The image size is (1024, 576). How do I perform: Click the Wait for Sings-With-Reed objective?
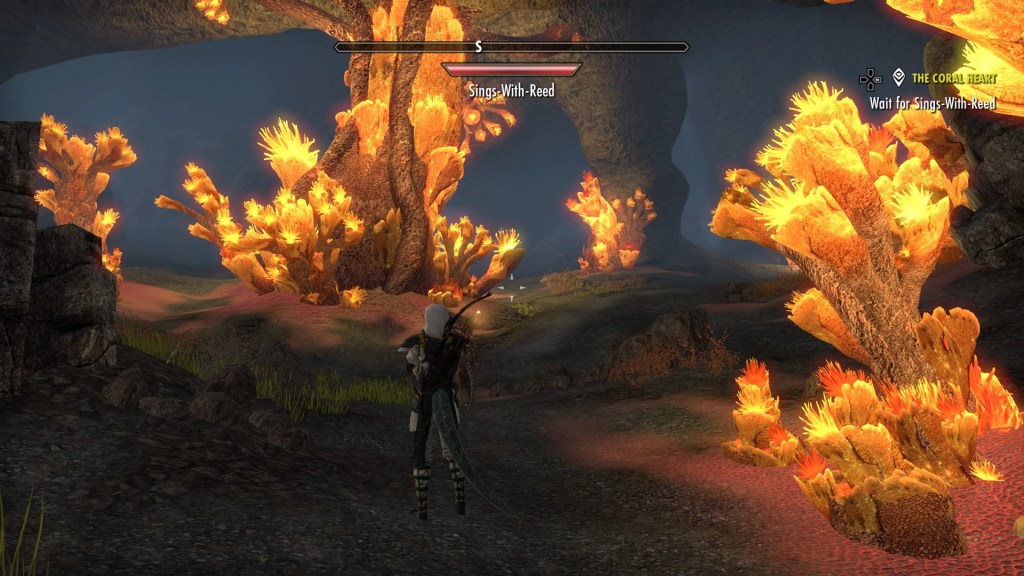point(932,103)
